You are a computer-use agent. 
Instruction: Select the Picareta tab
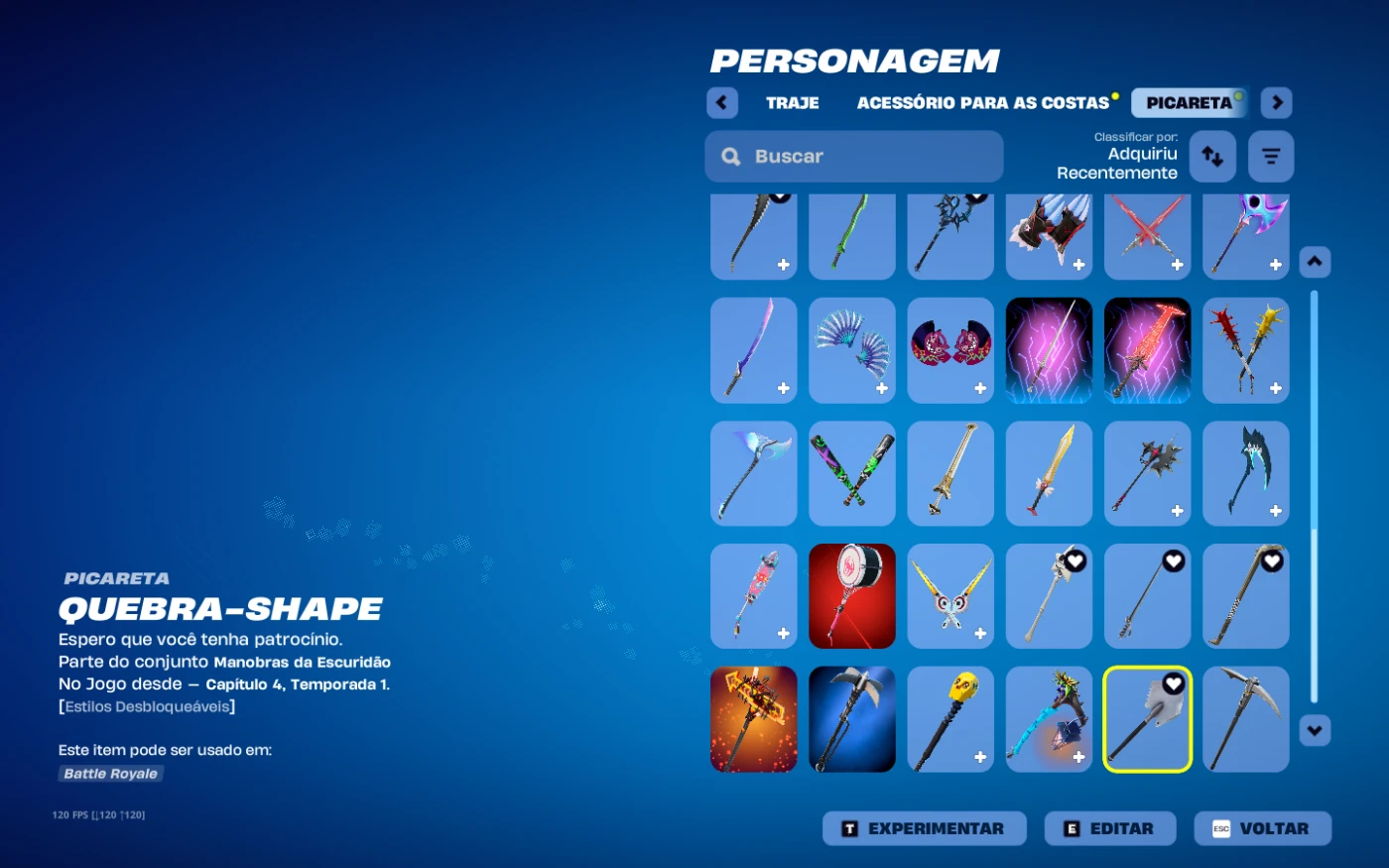pos(1189,103)
